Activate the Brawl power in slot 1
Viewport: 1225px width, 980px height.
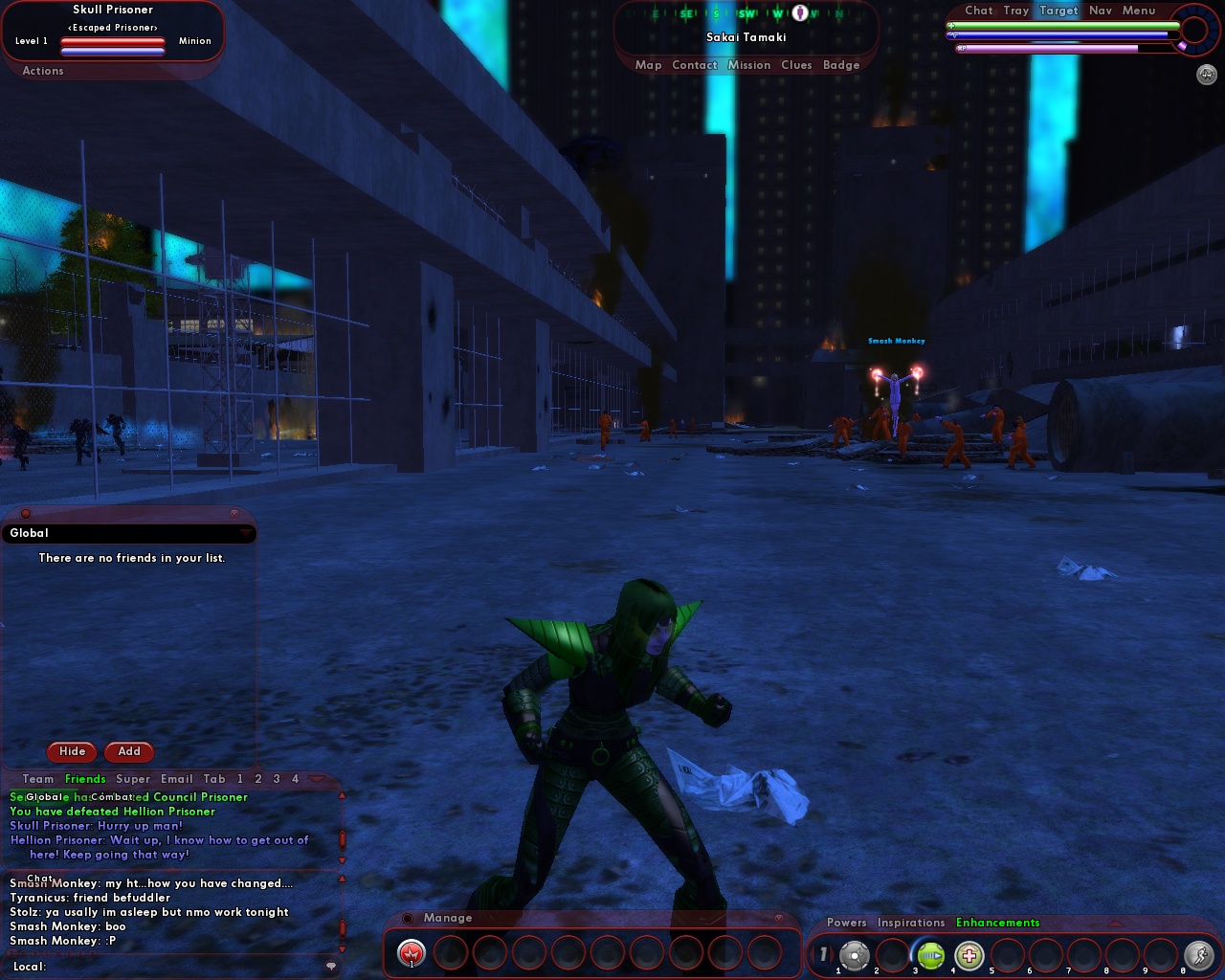[411, 953]
